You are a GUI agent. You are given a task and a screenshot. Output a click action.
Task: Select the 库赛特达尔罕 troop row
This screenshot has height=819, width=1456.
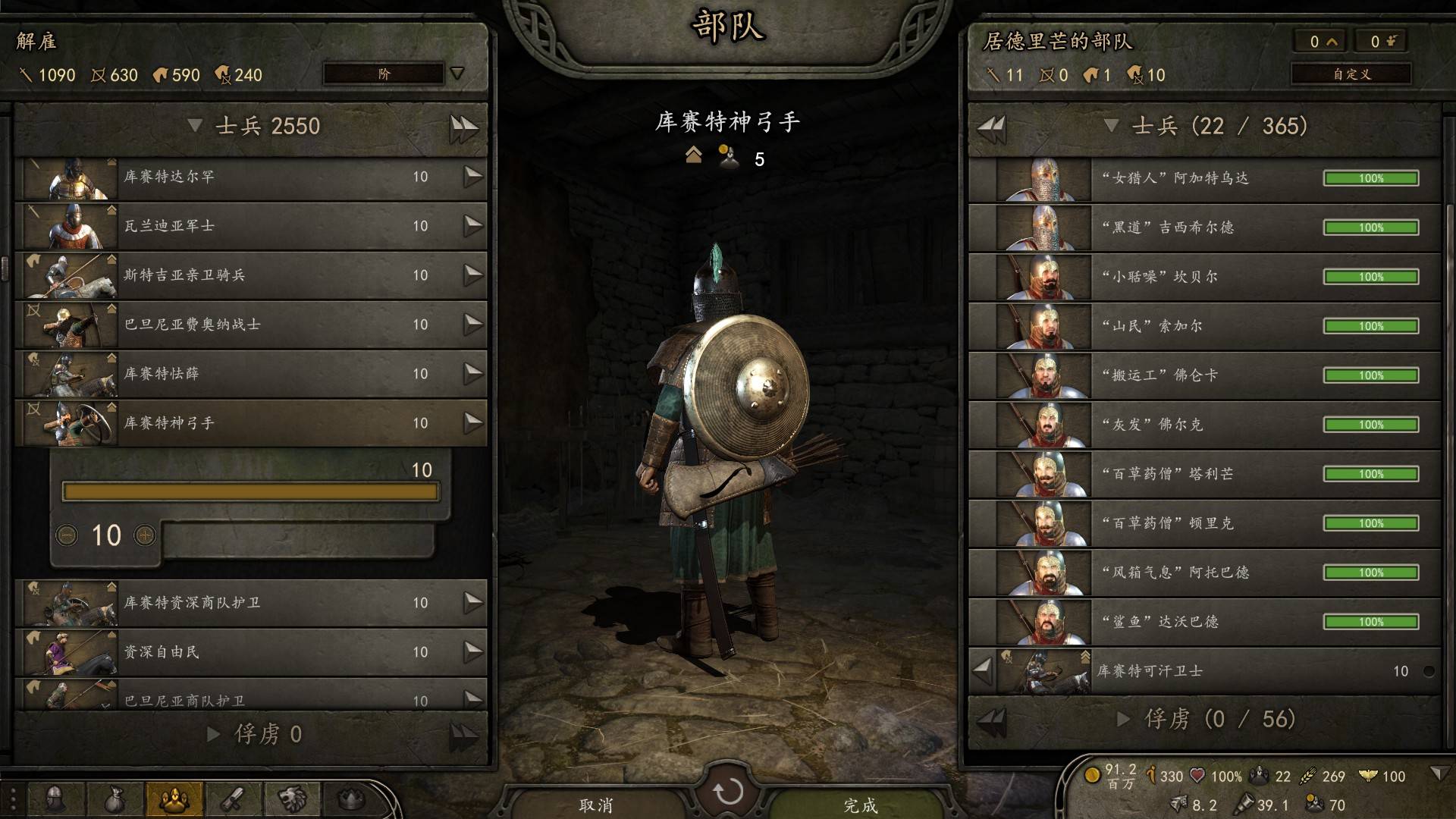[250, 177]
